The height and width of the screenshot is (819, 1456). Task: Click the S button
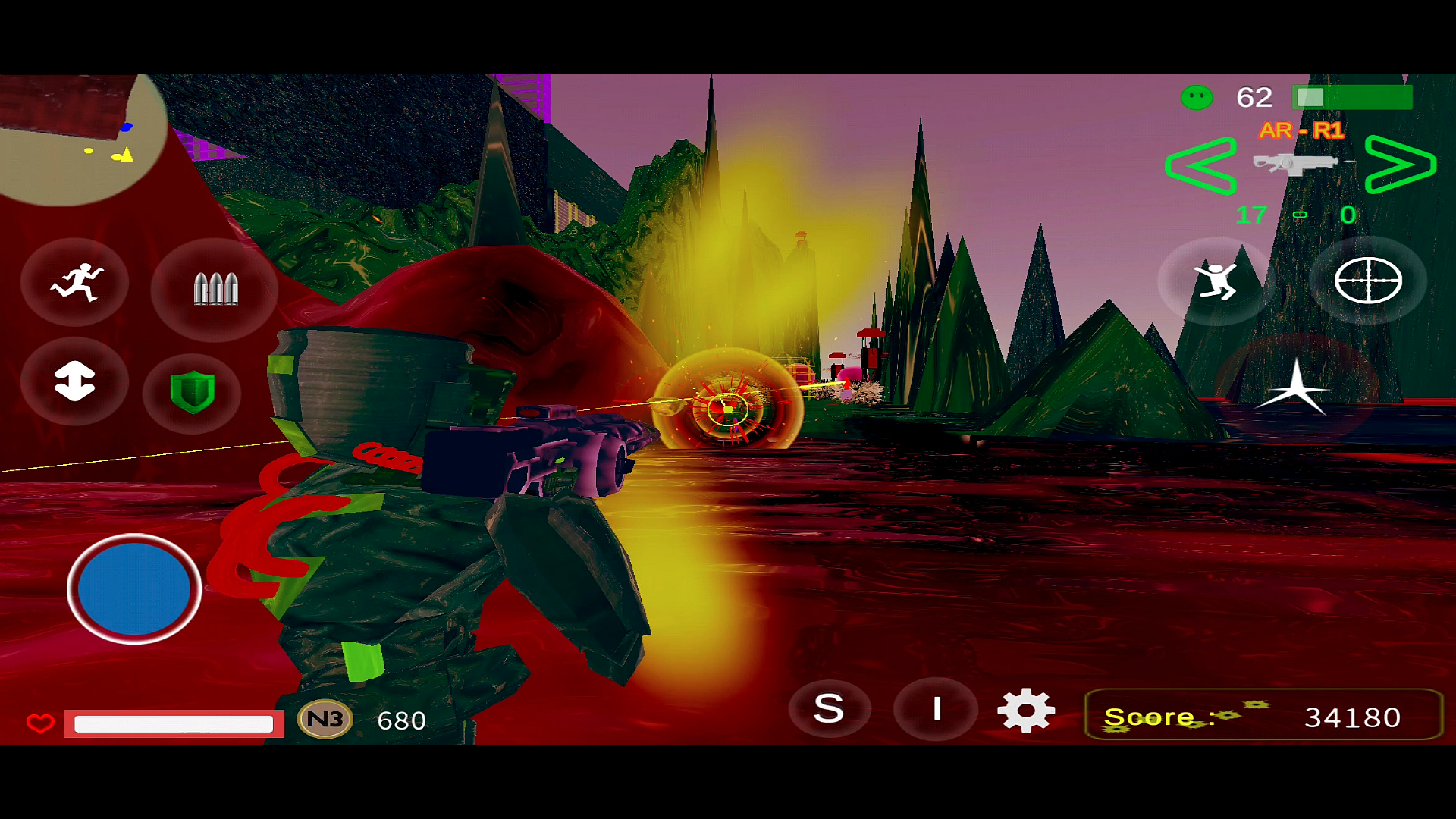click(x=829, y=709)
